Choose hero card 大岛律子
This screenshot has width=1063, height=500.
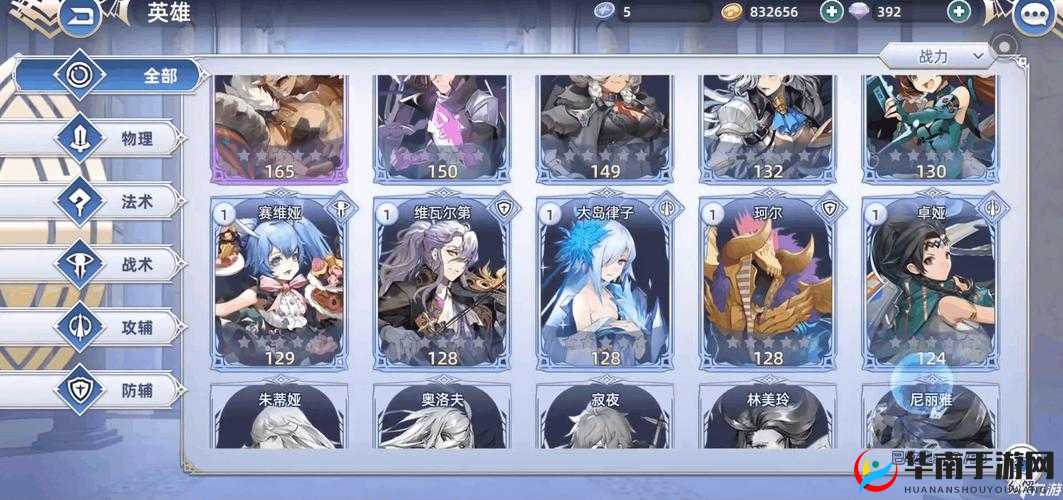pyautogui.click(x=605, y=283)
